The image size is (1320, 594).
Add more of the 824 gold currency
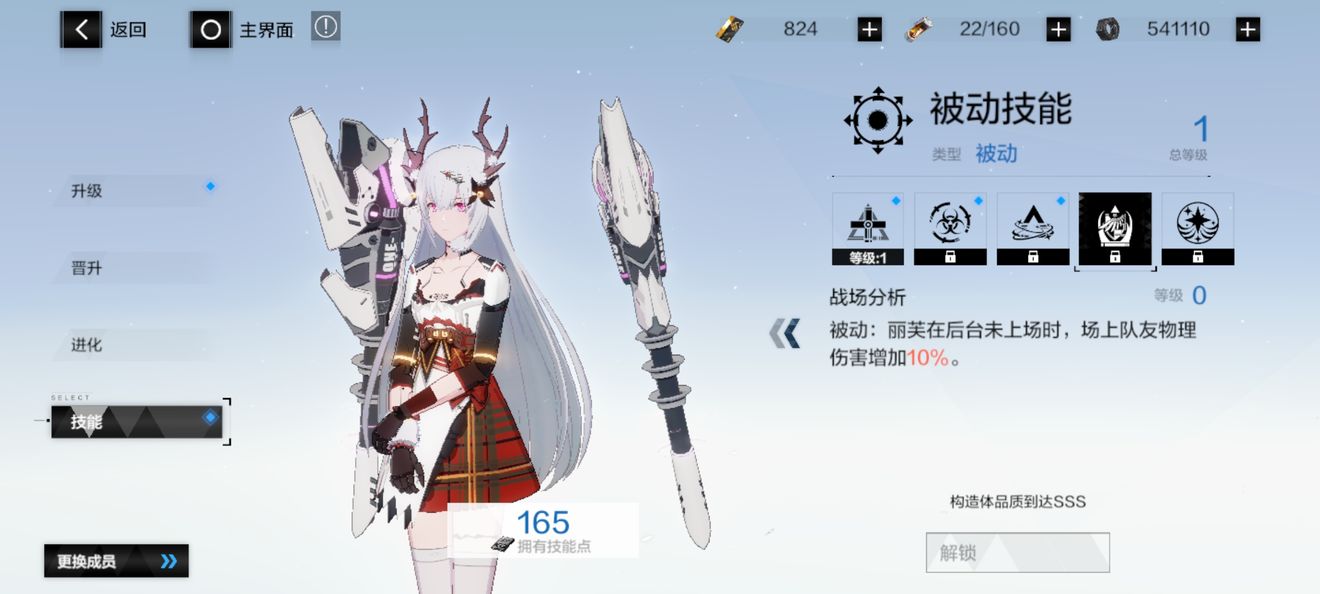pyautogui.click(x=869, y=30)
